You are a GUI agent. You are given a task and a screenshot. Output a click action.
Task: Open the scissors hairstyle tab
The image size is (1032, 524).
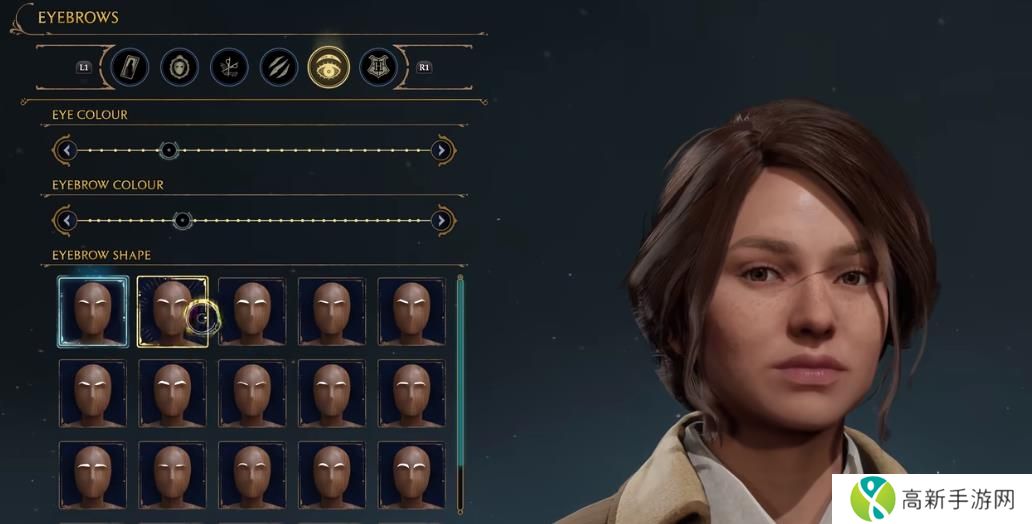point(230,67)
